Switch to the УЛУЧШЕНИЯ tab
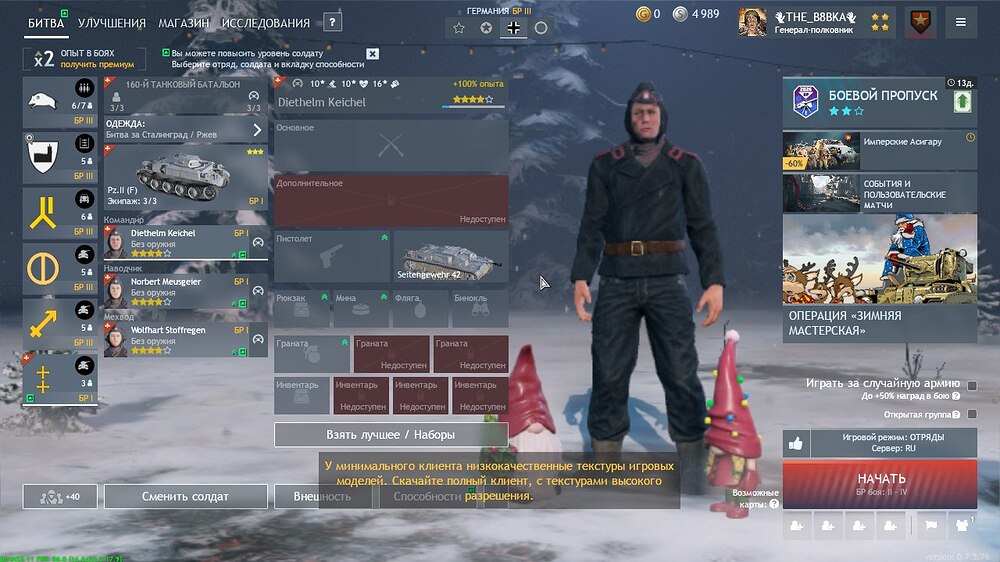 click(112, 23)
